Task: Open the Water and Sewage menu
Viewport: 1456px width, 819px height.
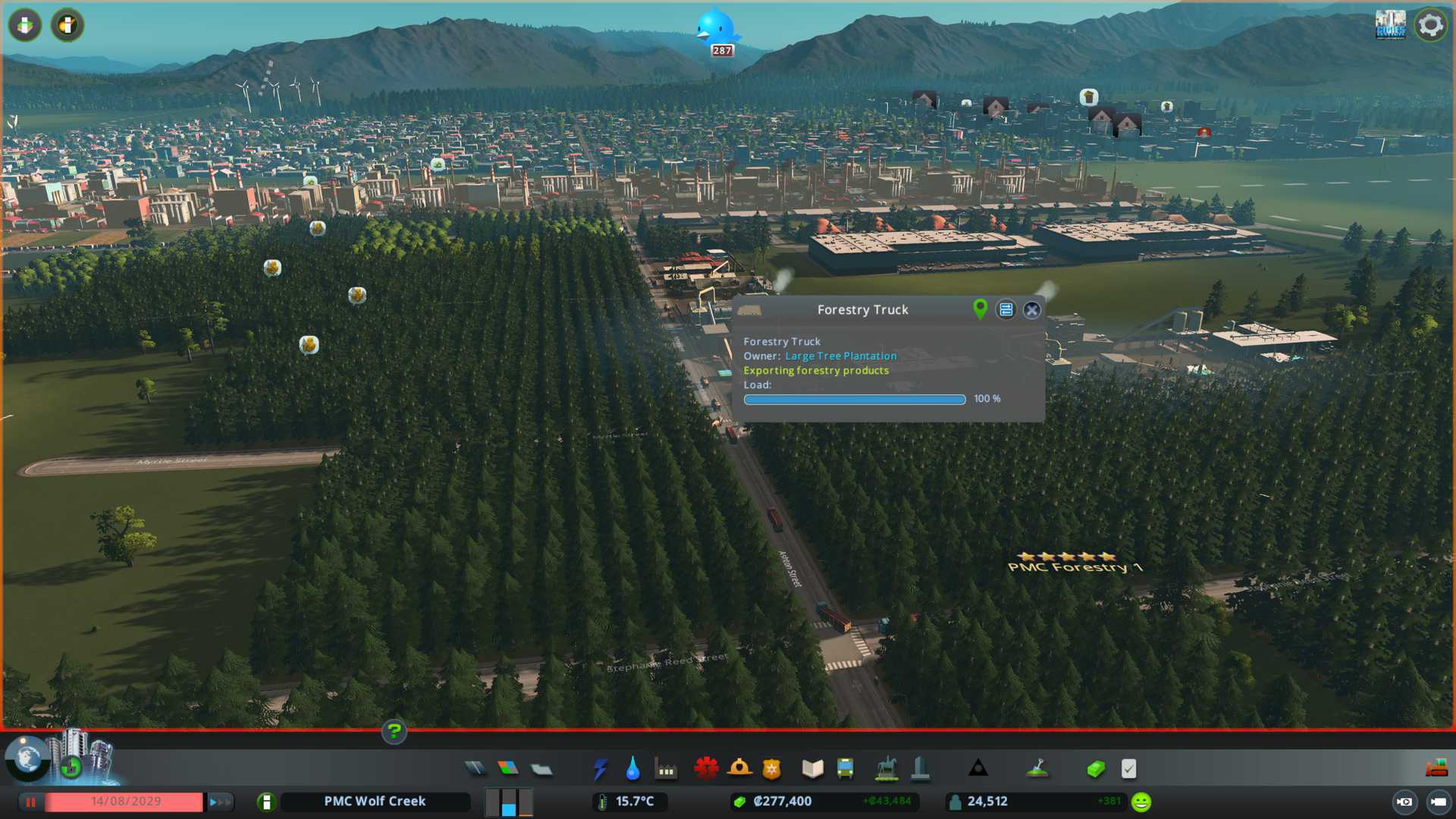Action: (x=632, y=769)
